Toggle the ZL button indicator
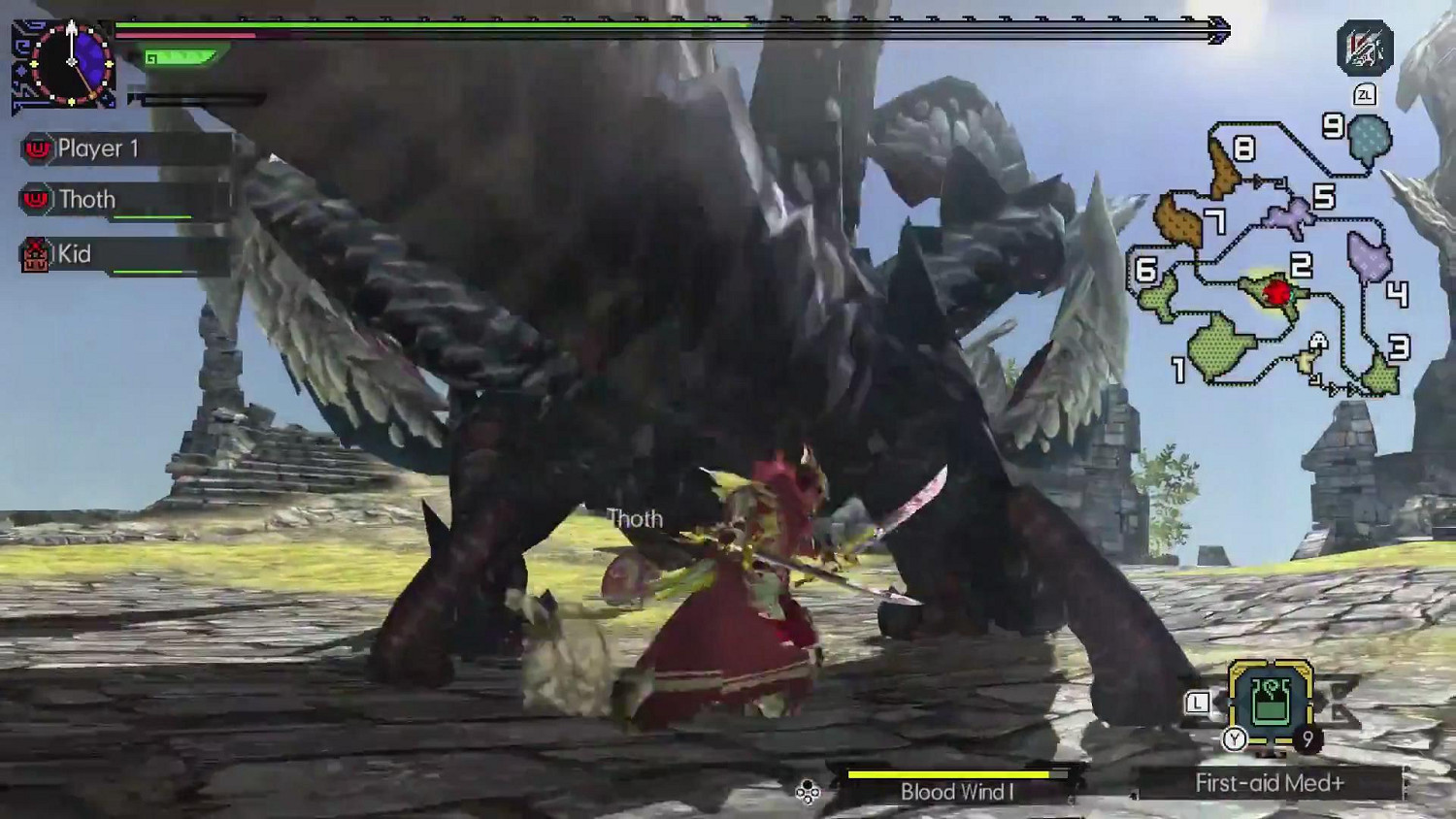Screen dimensions: 1456x819 1367,95
